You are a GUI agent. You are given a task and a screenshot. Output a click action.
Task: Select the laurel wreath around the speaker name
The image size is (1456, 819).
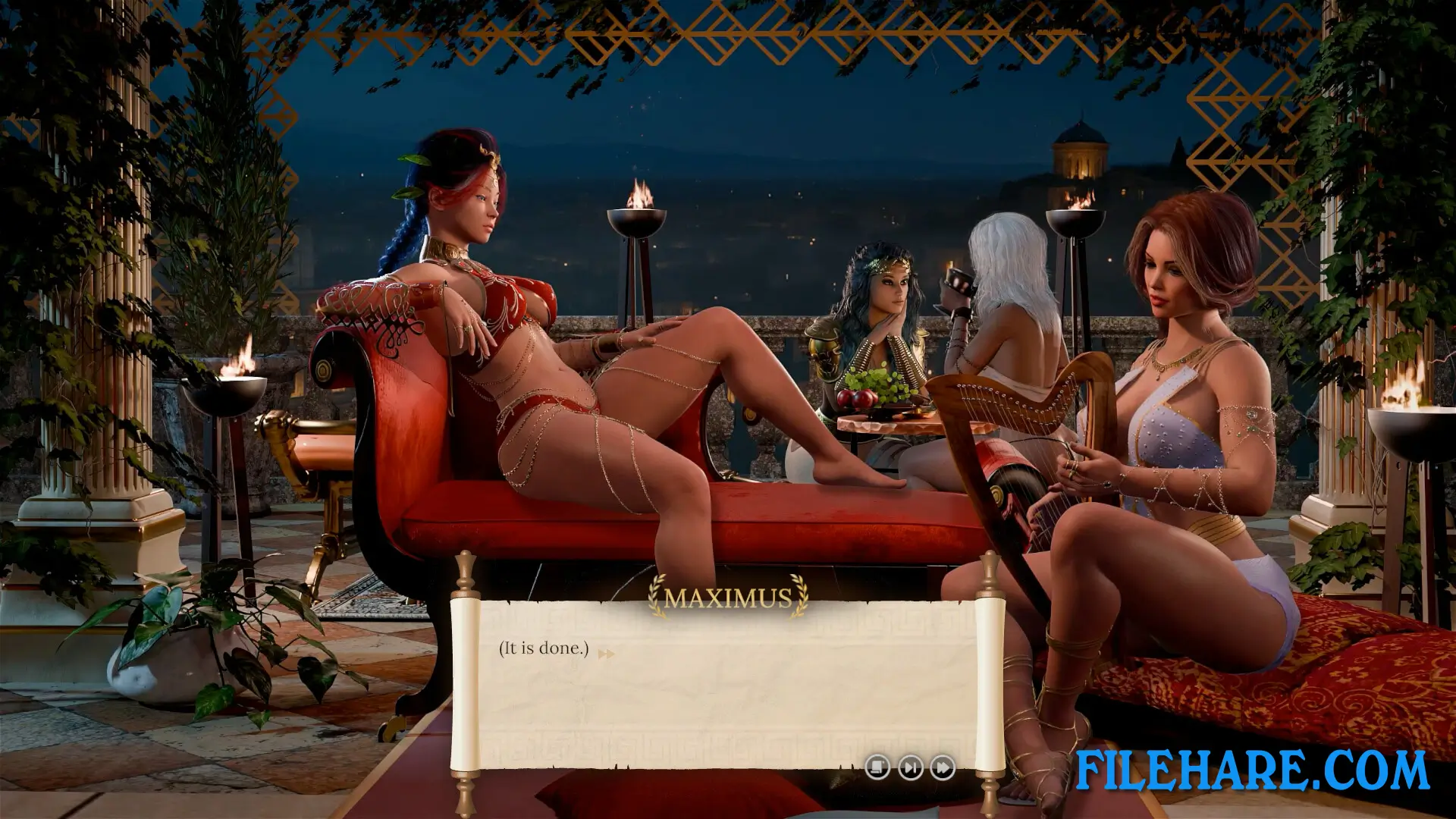coord(728,599)
